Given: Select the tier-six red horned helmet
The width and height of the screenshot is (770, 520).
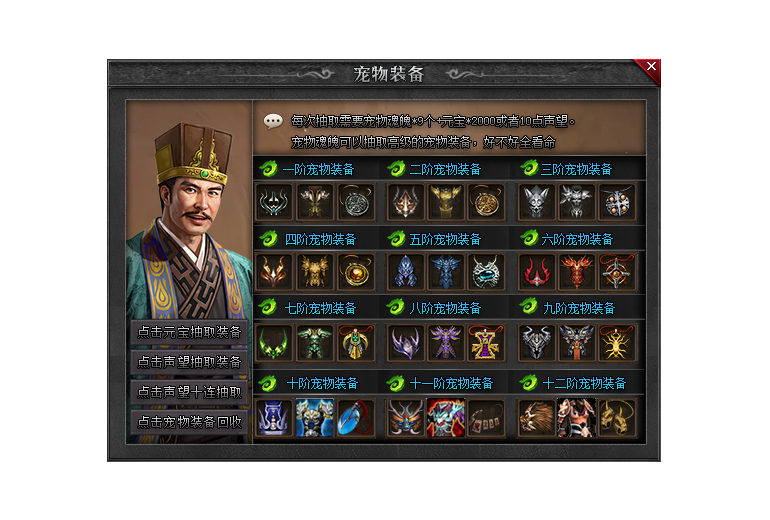Looking at the screenshot, I should pyautogui.click(x=535, y=272).
